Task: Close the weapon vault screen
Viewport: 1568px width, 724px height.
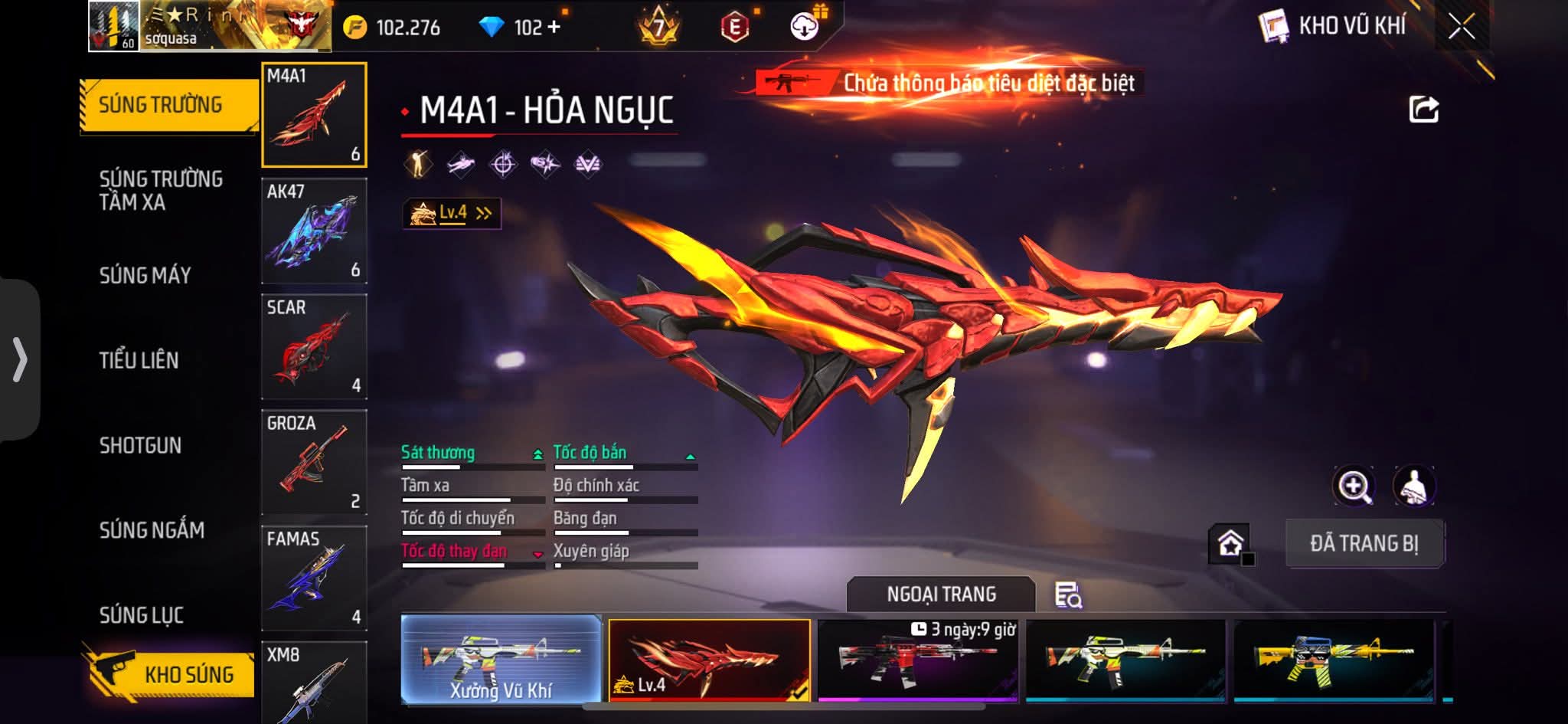Action: (1461, 27)
